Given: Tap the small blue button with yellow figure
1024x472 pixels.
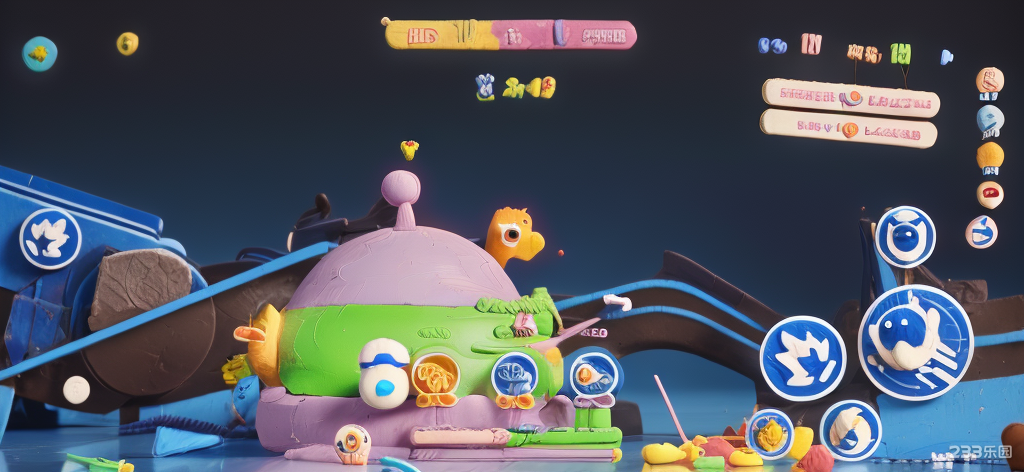Looking at the screenshot, I should (x=770, y=434).
